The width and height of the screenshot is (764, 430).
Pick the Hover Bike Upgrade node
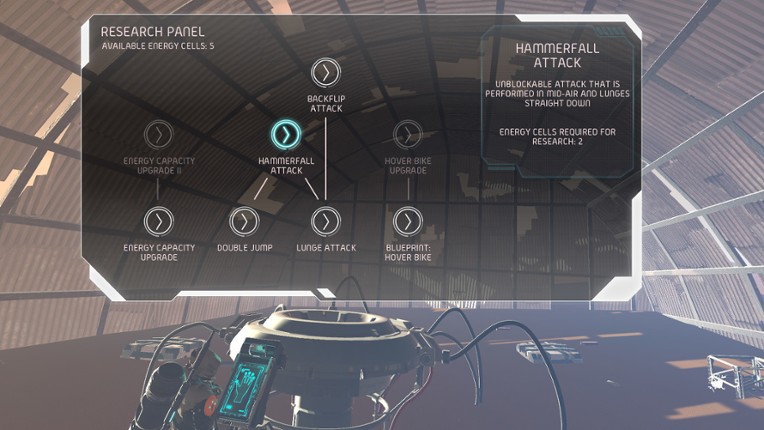(407, 134)
